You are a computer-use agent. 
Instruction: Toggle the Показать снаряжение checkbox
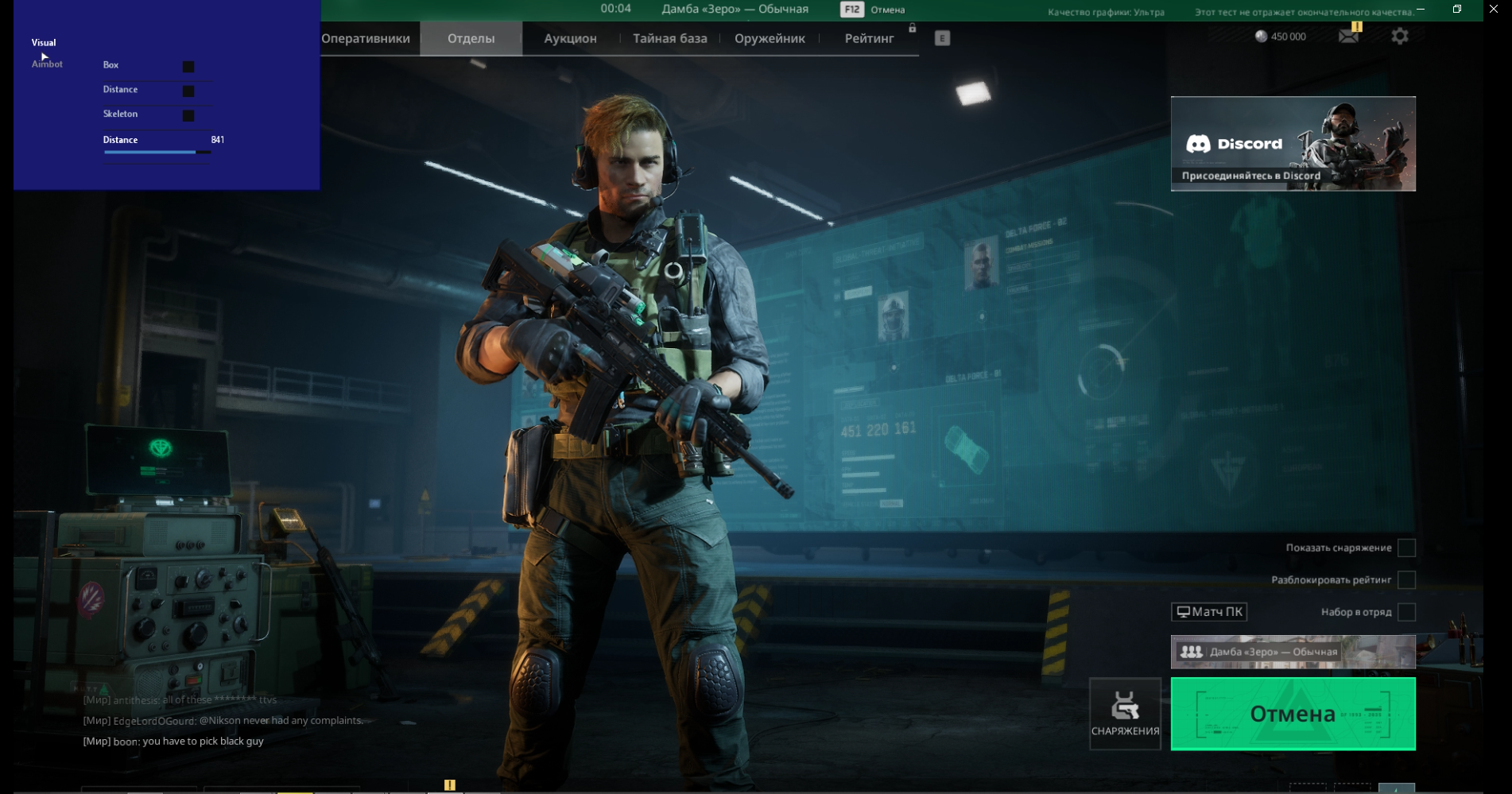[1406, 548]
